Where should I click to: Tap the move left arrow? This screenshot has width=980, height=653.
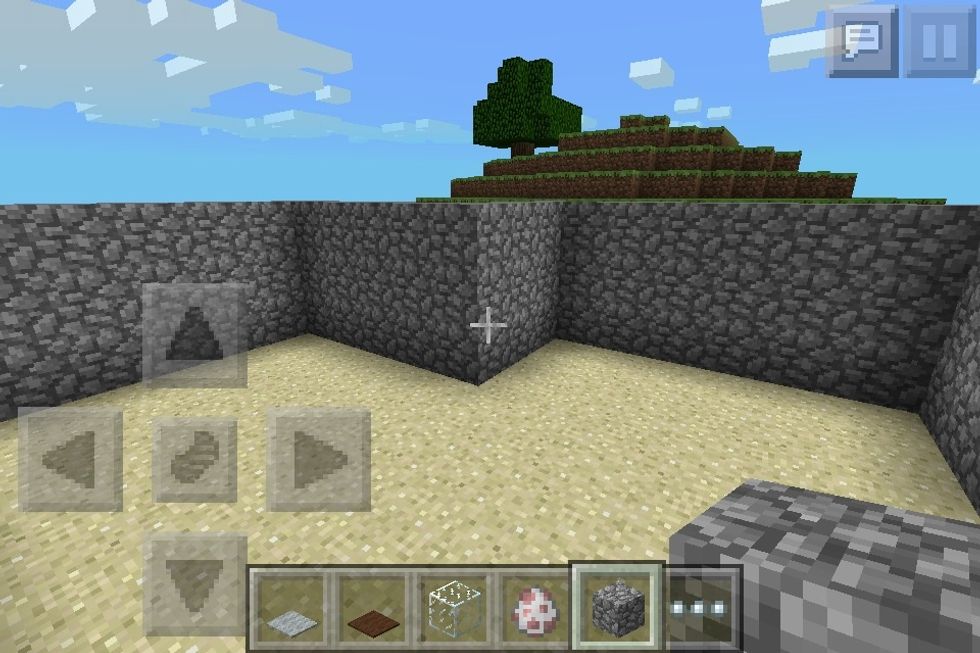click(x=71, y=460)
